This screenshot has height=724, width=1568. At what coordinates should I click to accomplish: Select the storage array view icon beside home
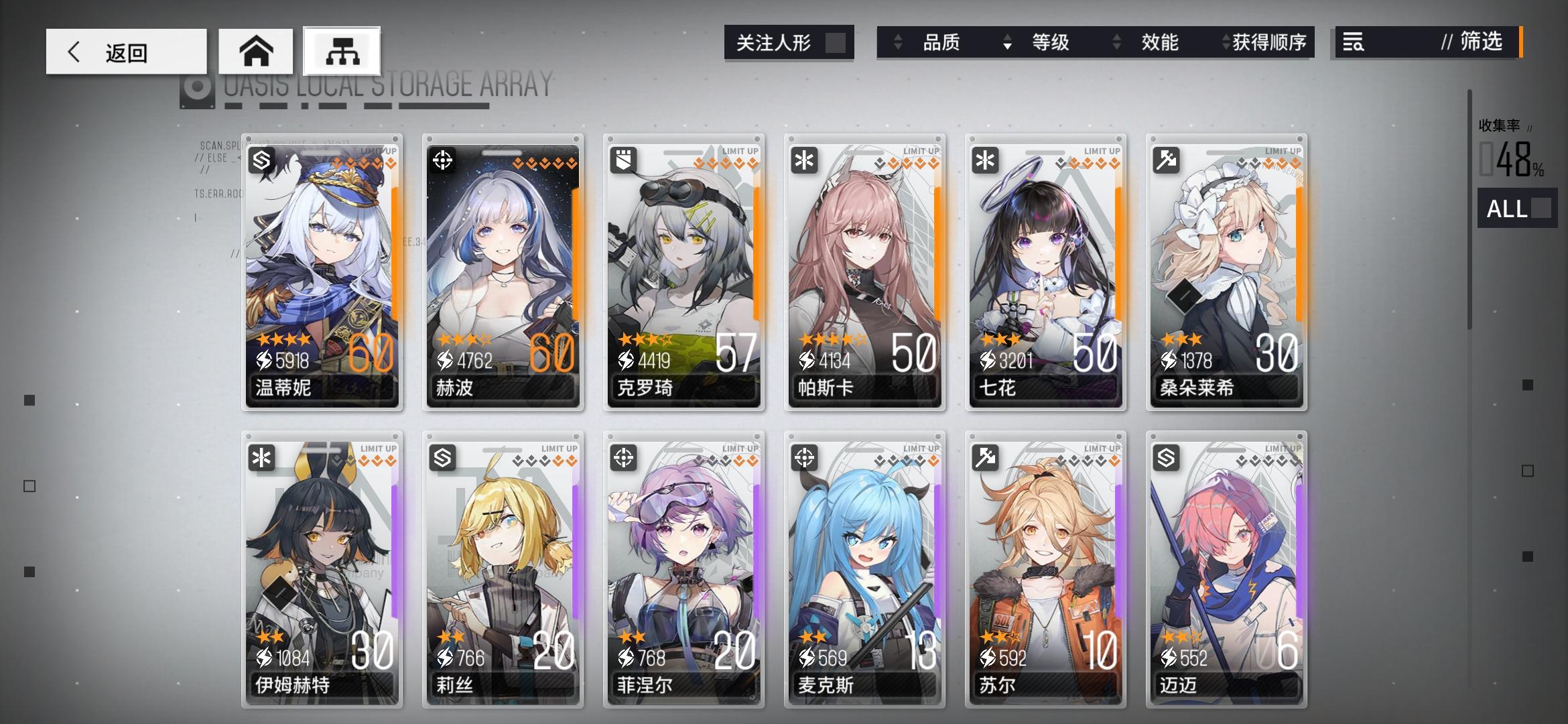coord(342,50)
